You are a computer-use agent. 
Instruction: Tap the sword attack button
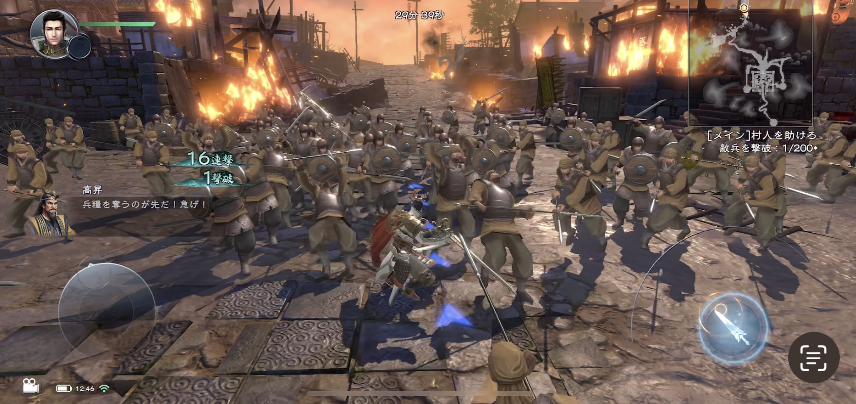coord(733,327)
